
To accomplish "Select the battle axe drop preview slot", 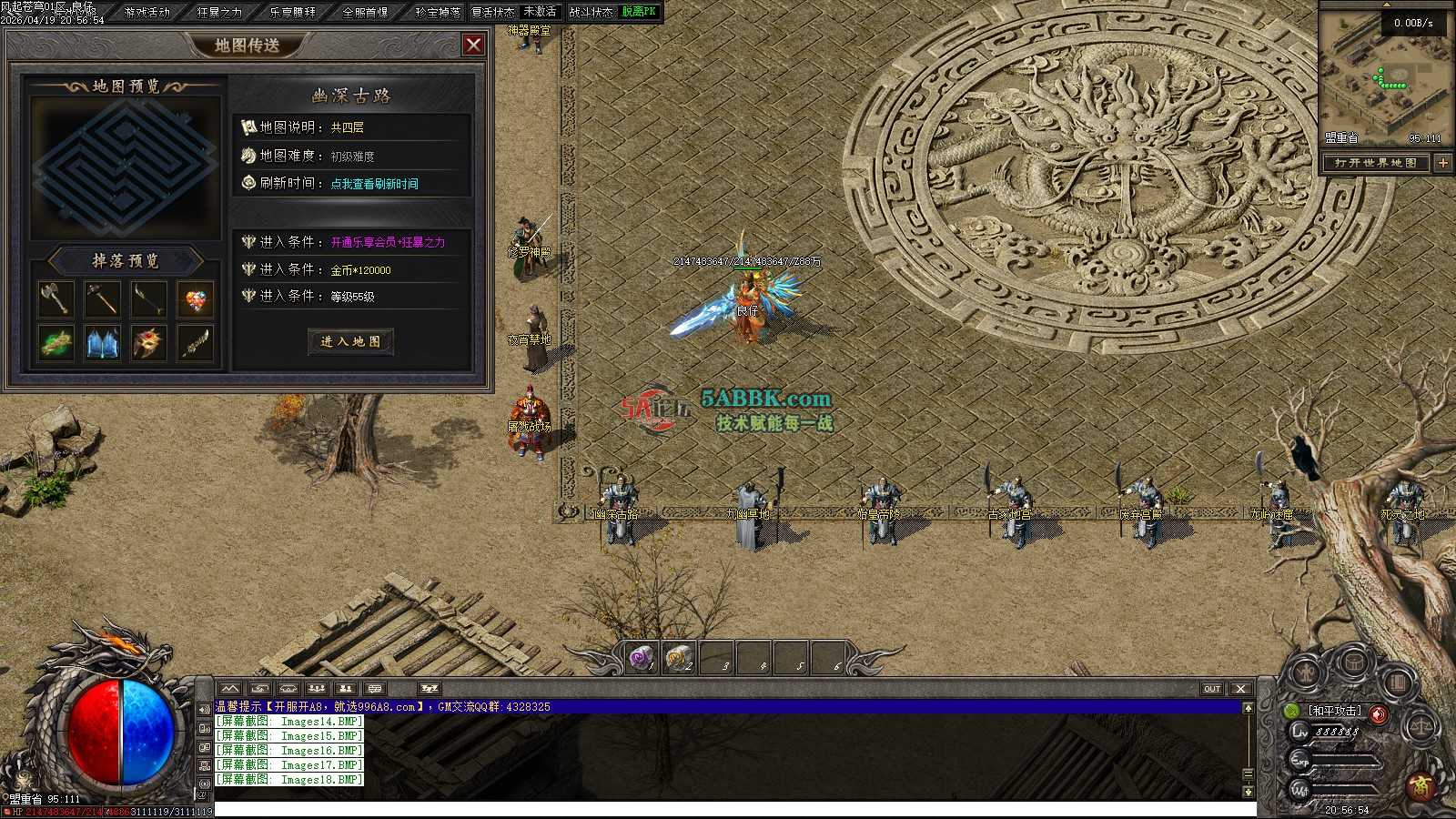I will [56, 298].
